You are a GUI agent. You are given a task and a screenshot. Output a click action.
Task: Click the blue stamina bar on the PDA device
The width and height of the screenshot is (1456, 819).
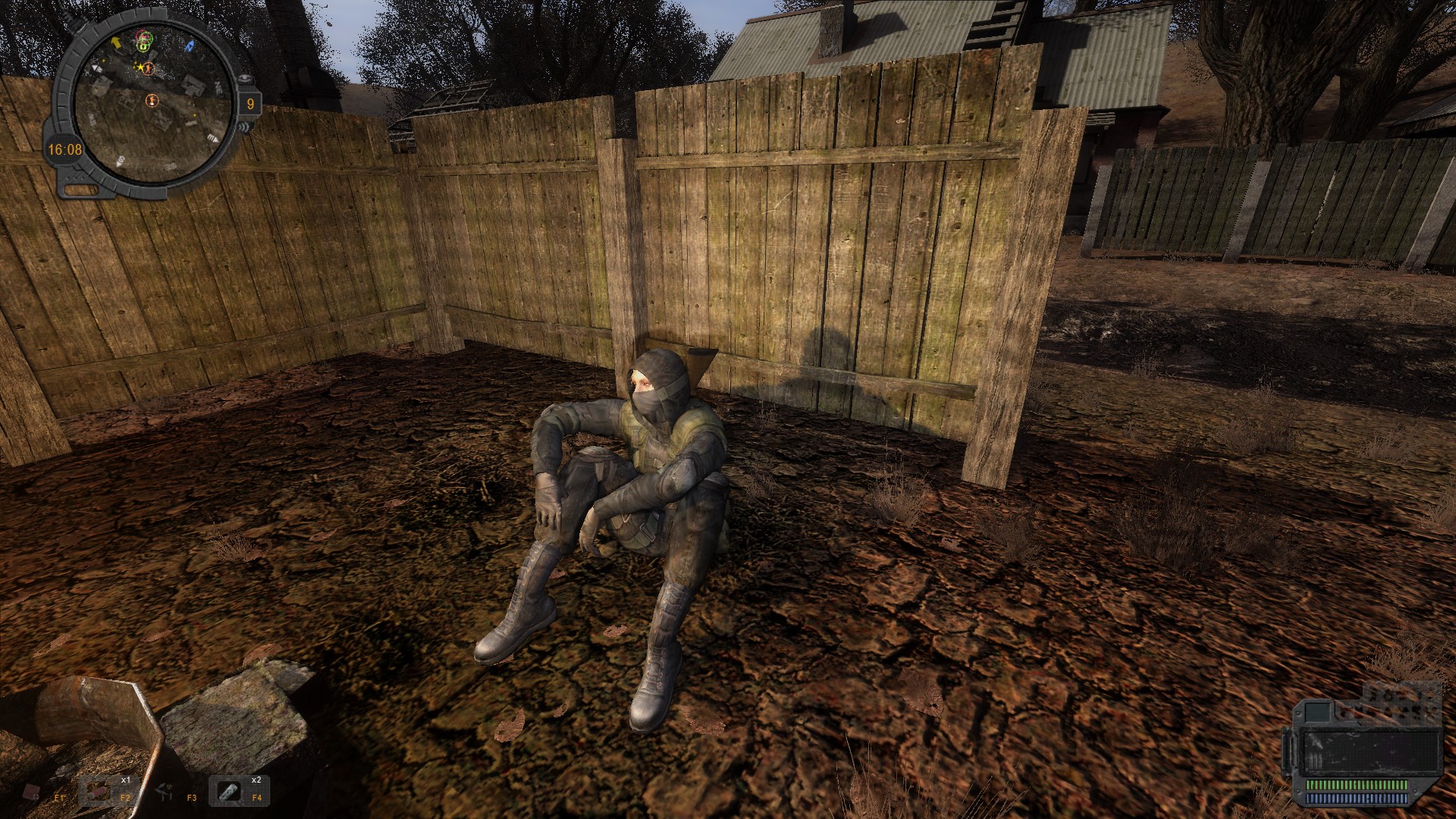pos(1356,798)
